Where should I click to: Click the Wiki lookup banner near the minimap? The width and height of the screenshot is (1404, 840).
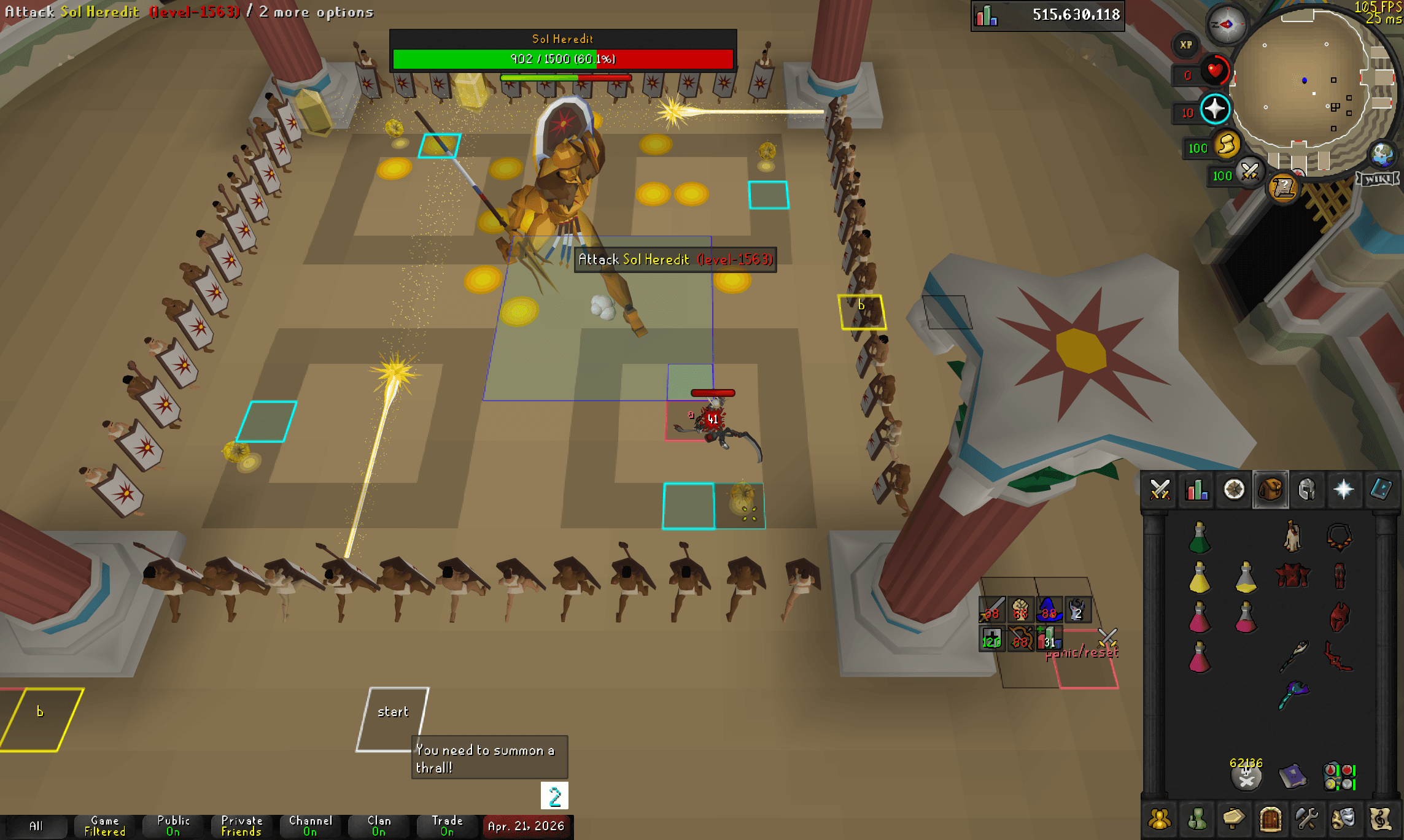[1376, 179]
